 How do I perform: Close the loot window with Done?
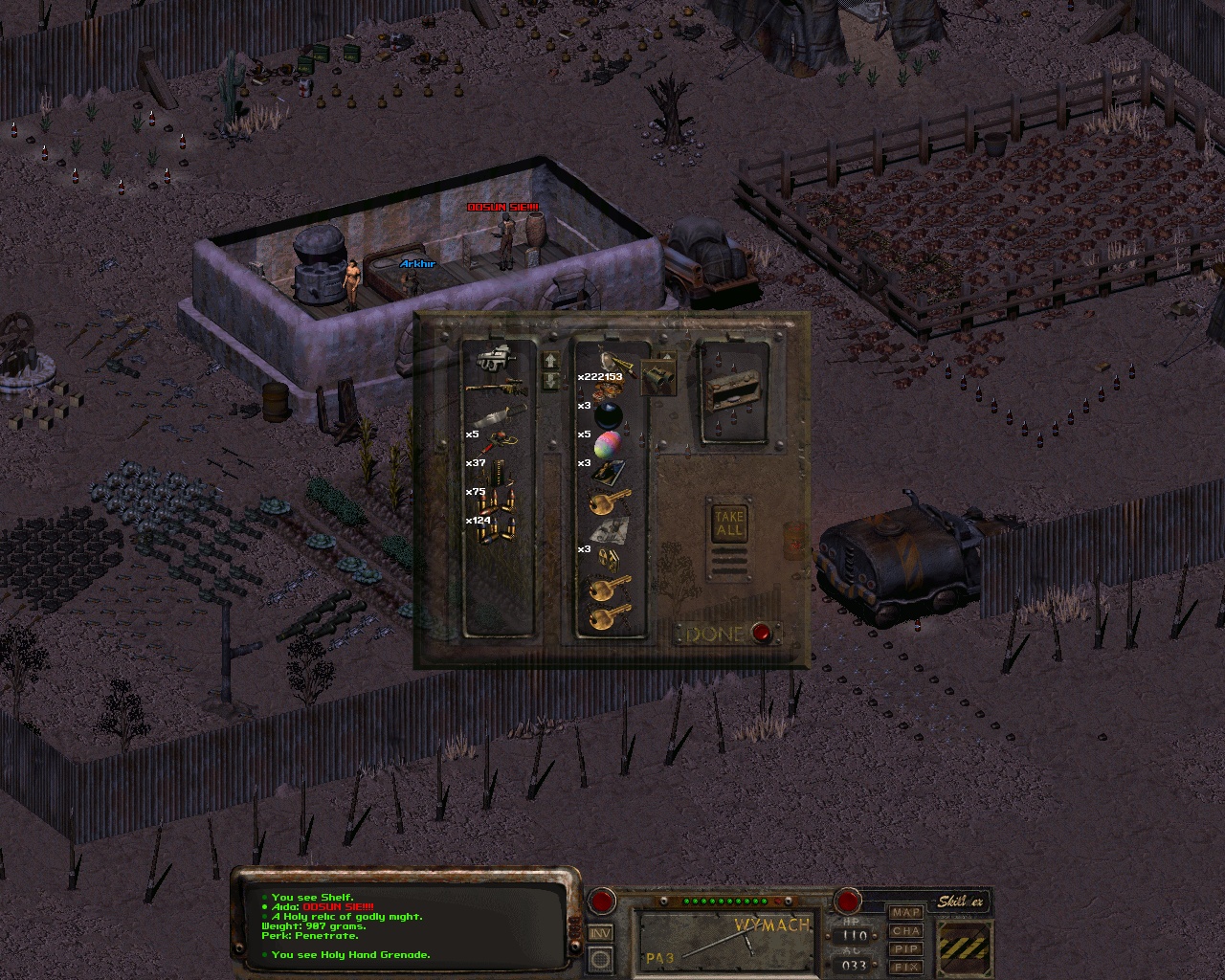coord(762,634)
